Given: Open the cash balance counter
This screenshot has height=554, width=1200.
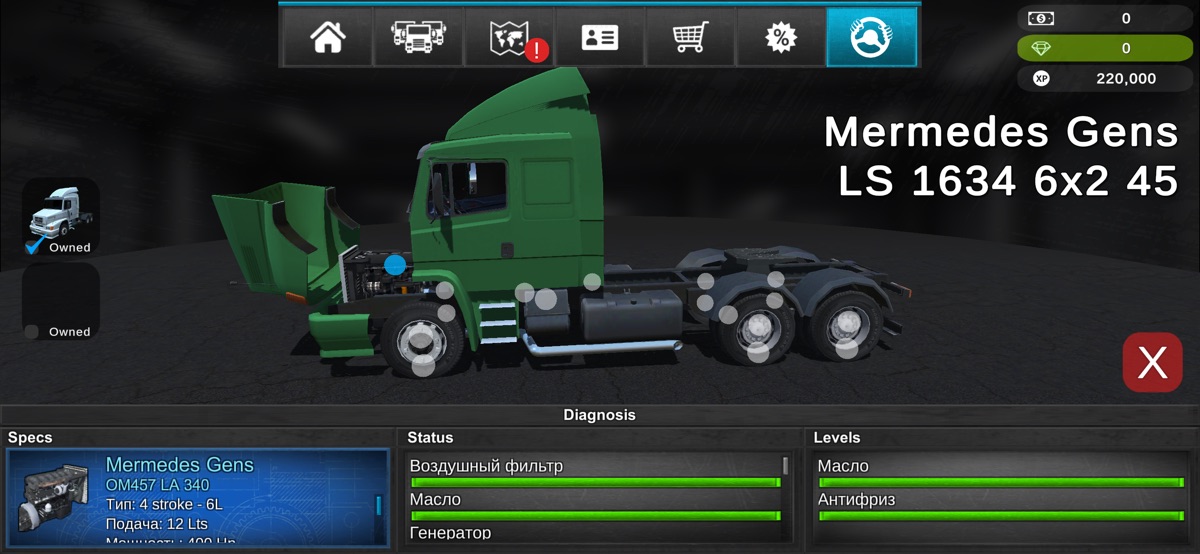Looking at the screenshot, I should pos(1105,18).
